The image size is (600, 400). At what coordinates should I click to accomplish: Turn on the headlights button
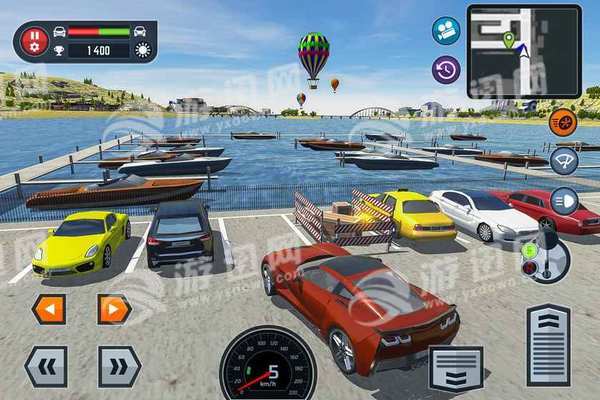coord(564,200)
